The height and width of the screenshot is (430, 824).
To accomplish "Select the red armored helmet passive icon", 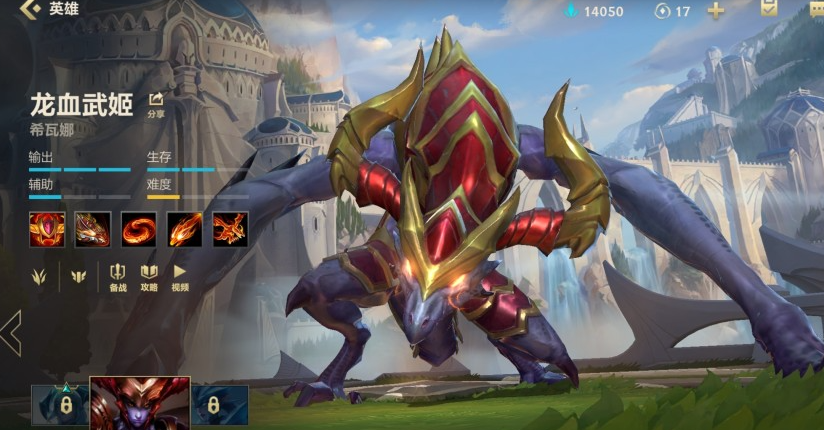I will [x=46, y=229].
